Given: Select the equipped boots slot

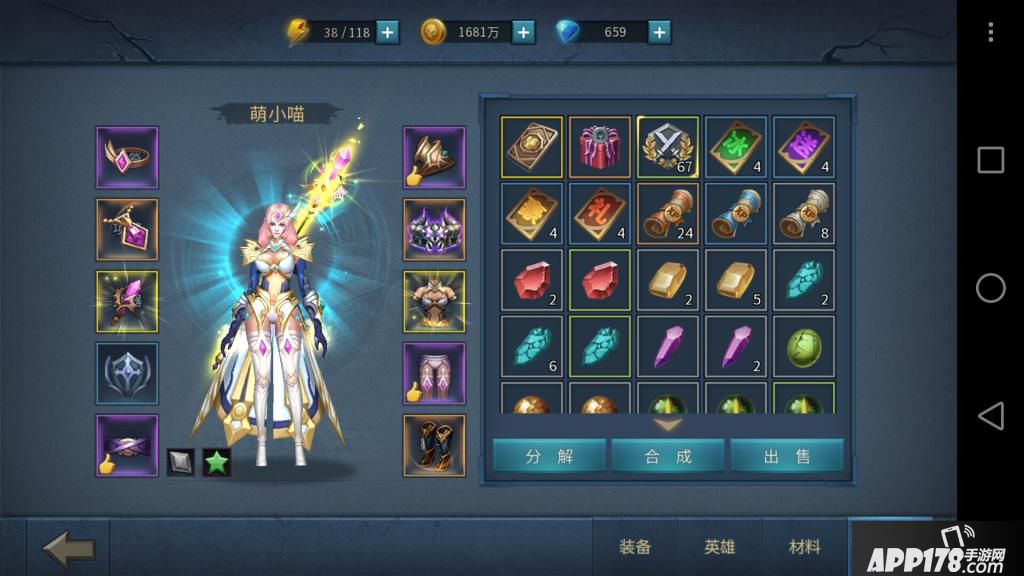Looking at the screenshot, I should pos(434,445).
